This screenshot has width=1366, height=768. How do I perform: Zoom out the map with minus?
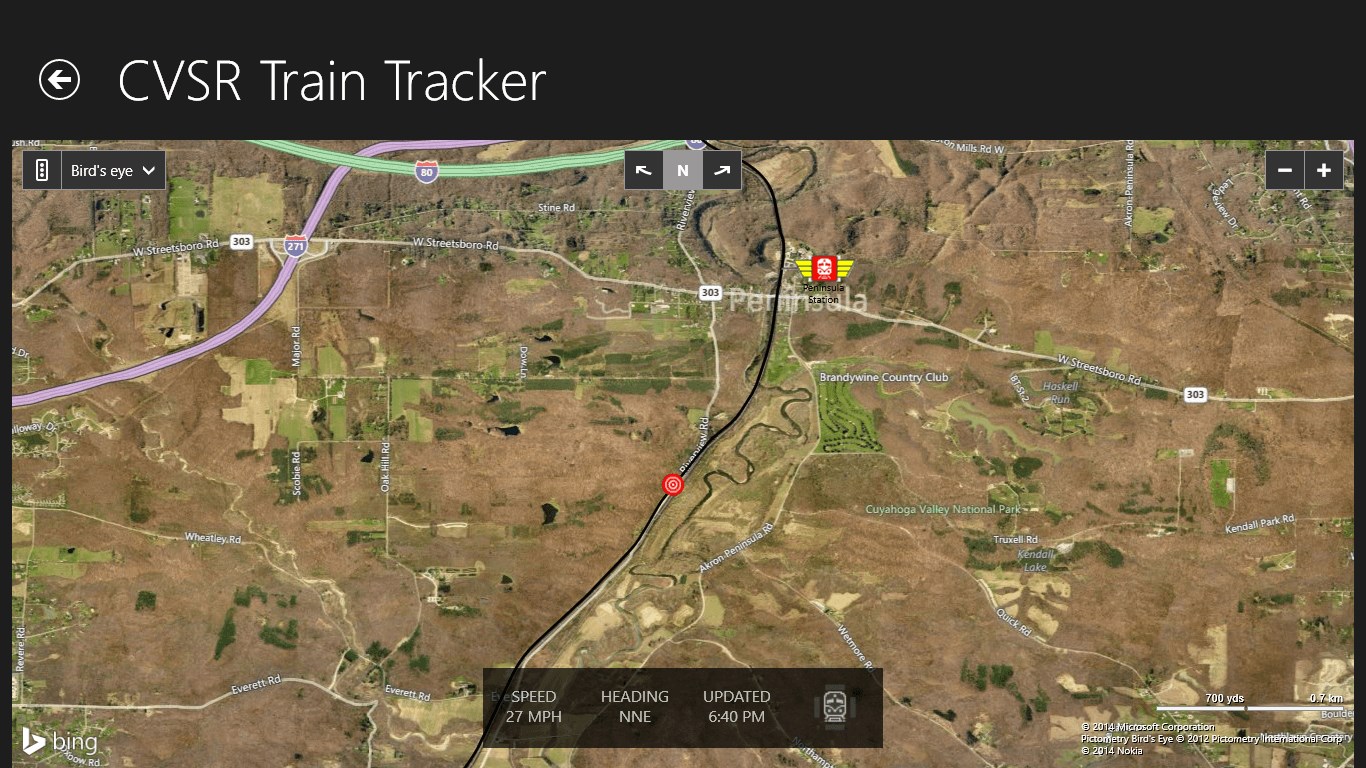pos(1285,171)
